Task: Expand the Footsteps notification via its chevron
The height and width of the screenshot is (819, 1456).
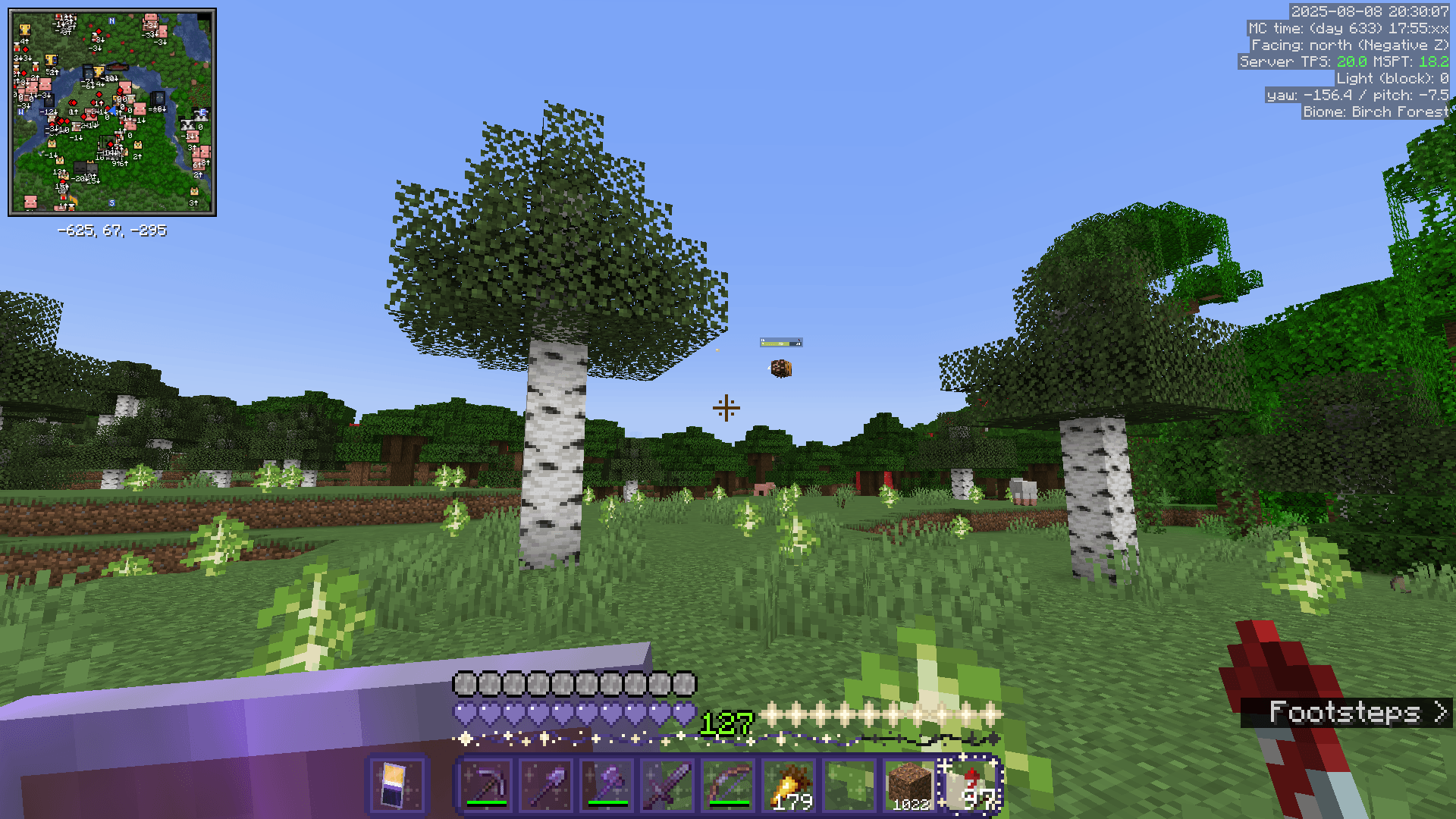Action: click(1438, 711)
